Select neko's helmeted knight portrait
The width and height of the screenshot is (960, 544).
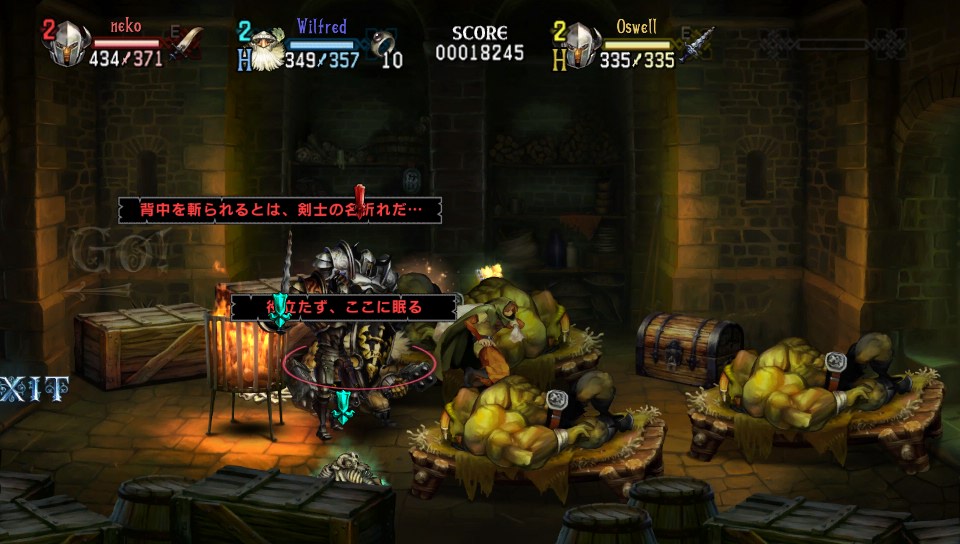pos(70,45)
